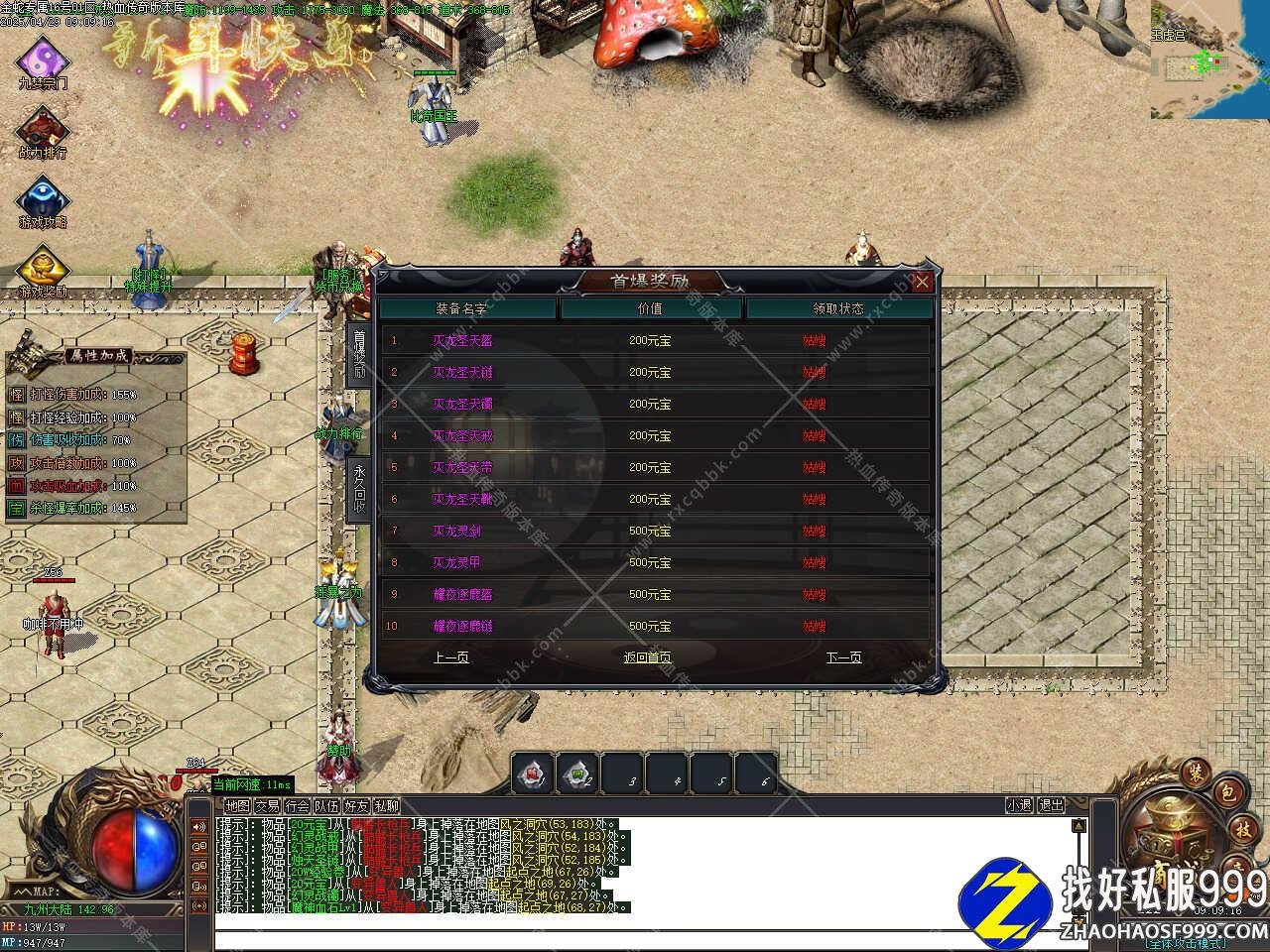Select the 首爆奖励 side tab
Screen dimensions: 1270x952
[x=359, y=353]
